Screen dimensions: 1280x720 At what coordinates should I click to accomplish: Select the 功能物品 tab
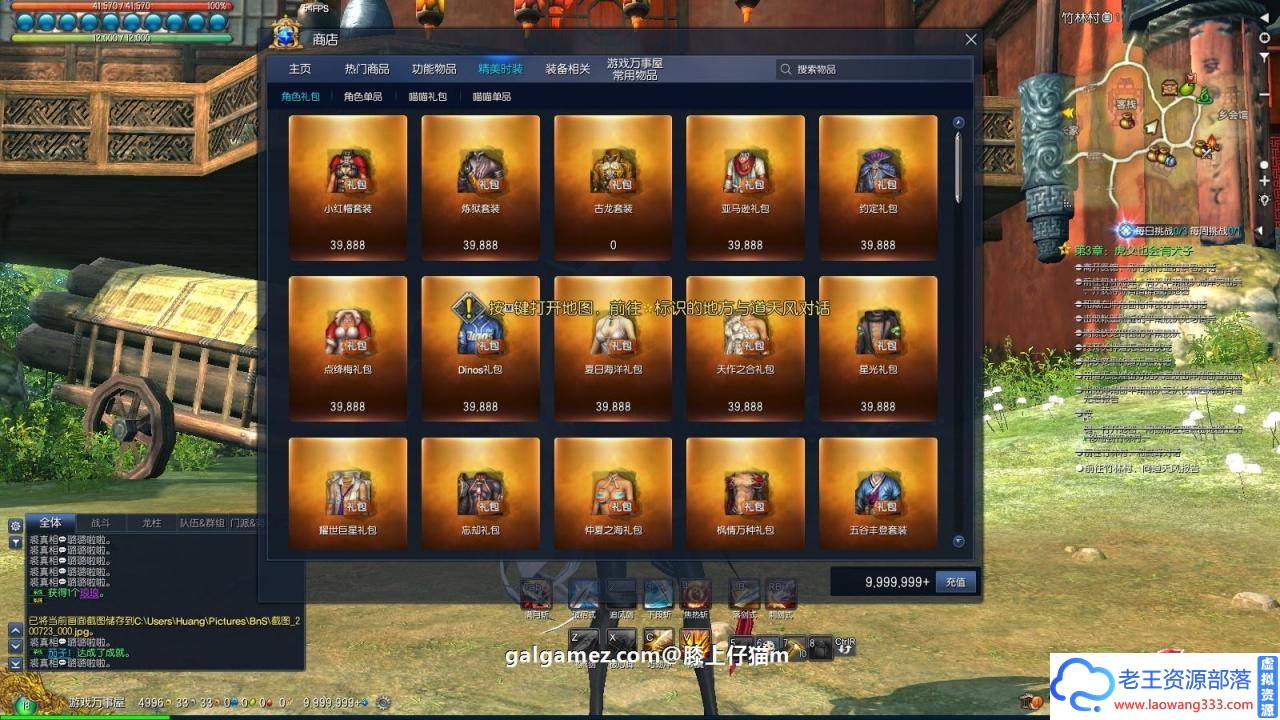pyautogui.click(x=434, y=69)
